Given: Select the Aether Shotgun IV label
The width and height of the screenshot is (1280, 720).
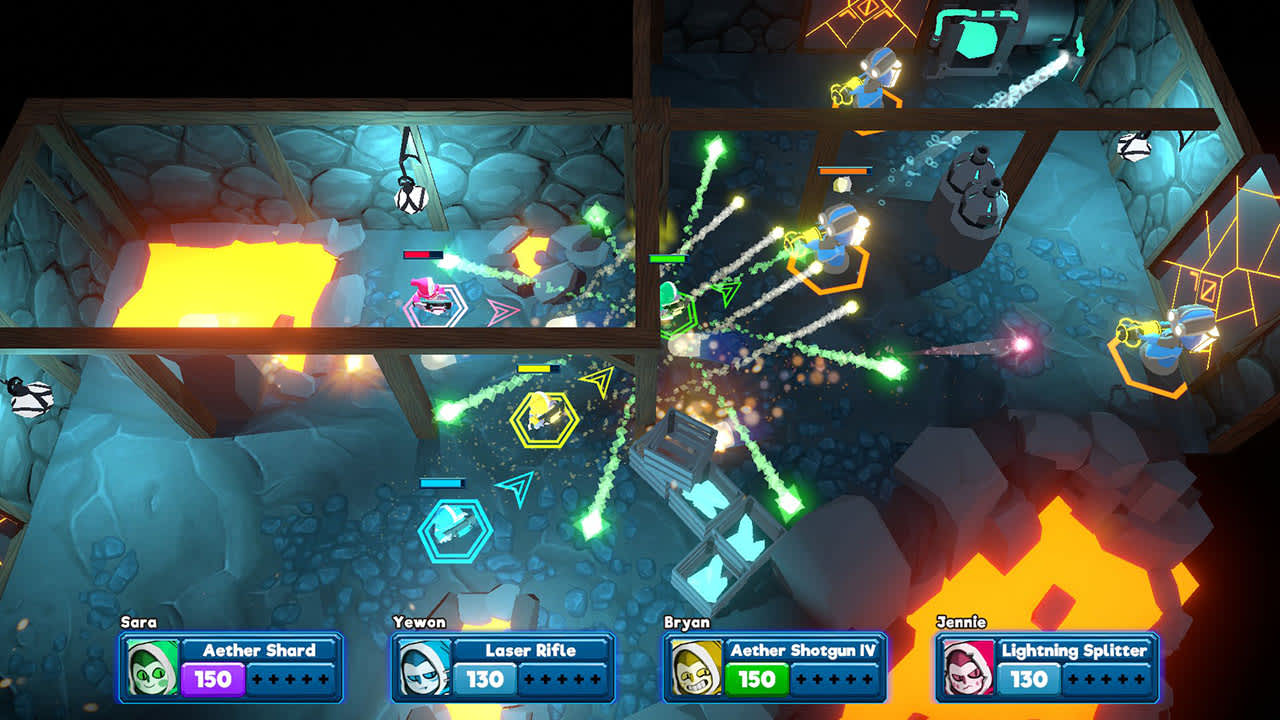Looking at the screenshot, I should [x=804, y=650].
